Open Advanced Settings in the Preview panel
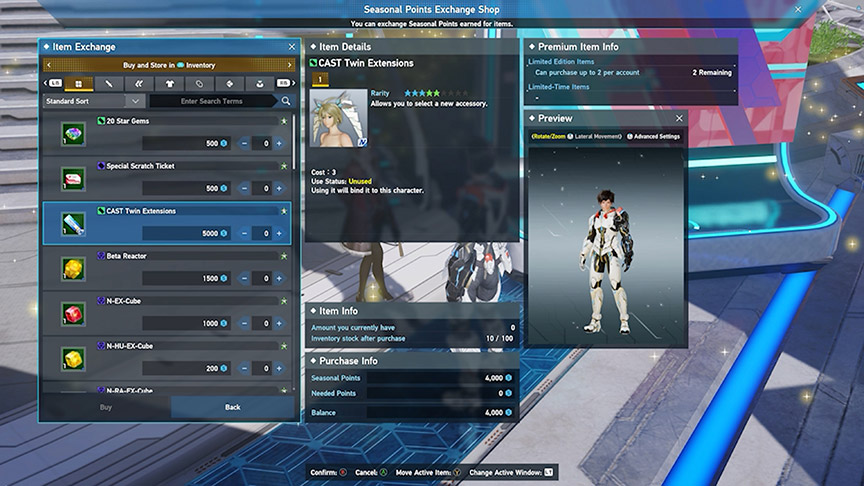864x486 pixels. point(655,137)
